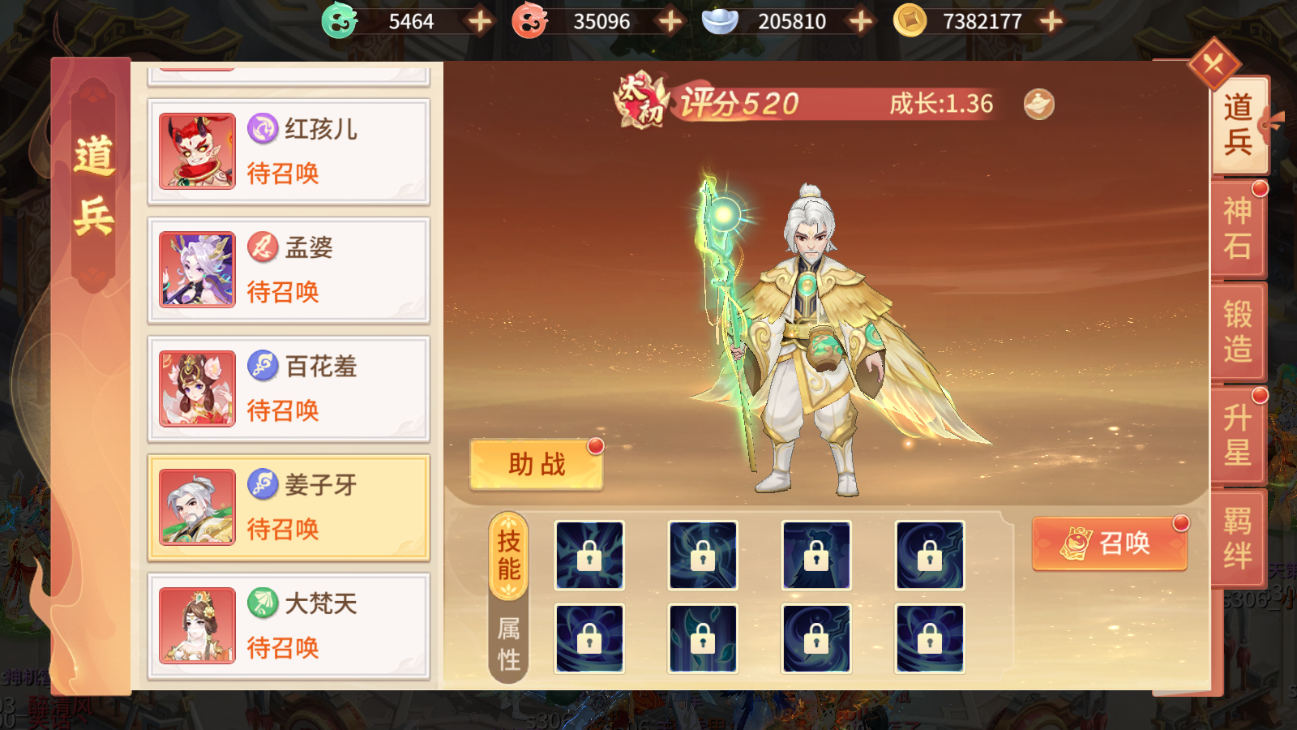Select 大梵天 from the character list
Image resolution: width=1297 pixels, height=730 pixels.
pos(196,625)
